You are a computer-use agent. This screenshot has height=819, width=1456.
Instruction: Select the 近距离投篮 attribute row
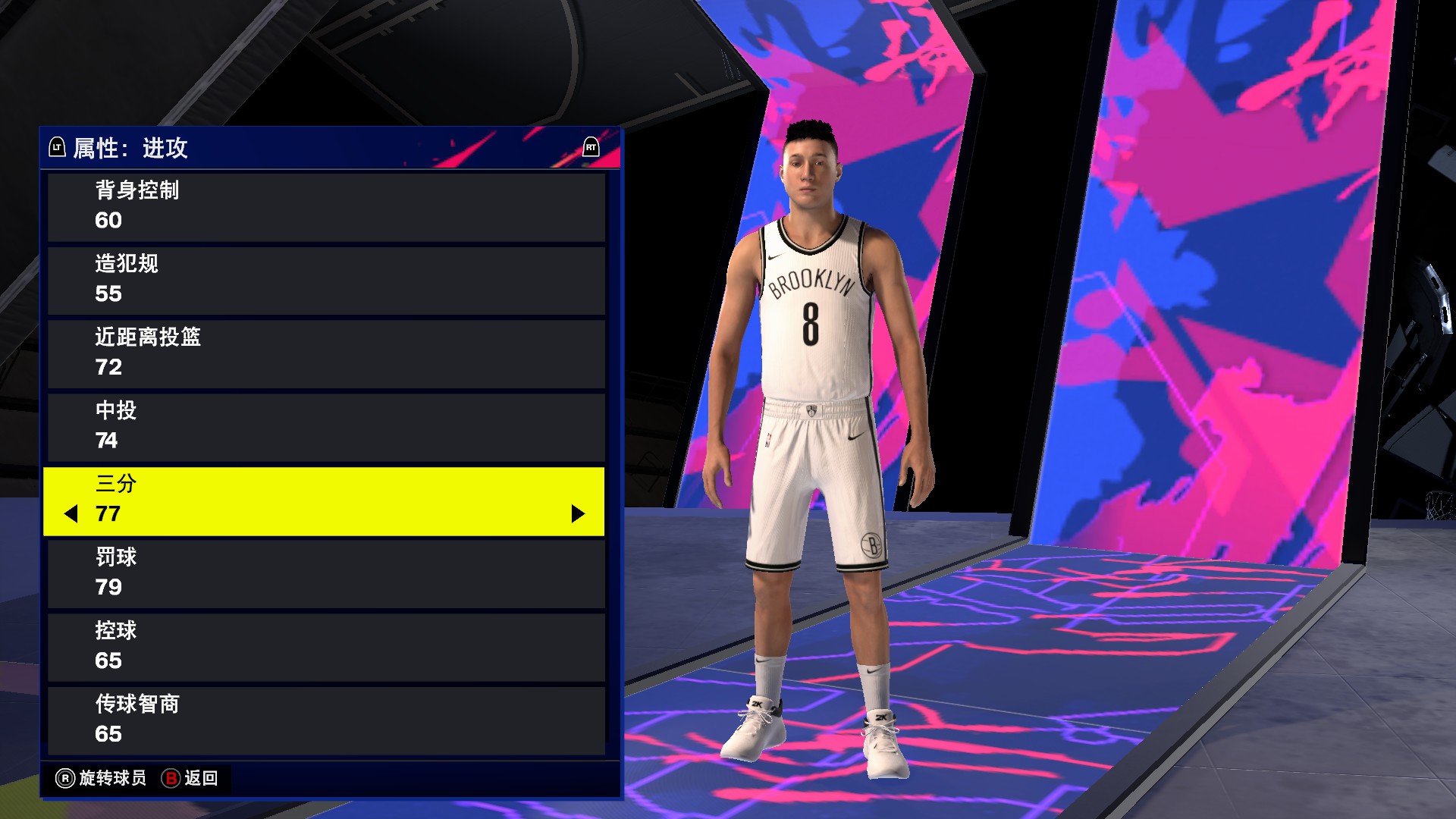[326, 353]
